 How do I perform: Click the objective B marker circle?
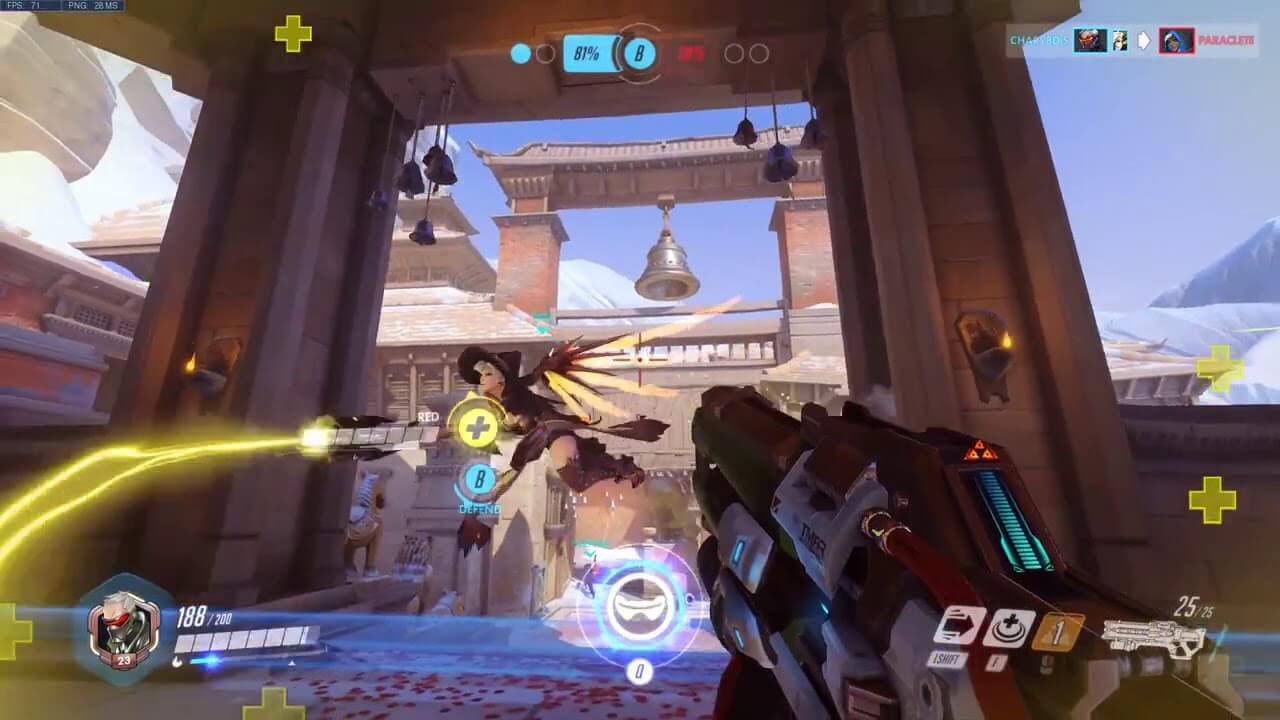[x=479, y=478]
